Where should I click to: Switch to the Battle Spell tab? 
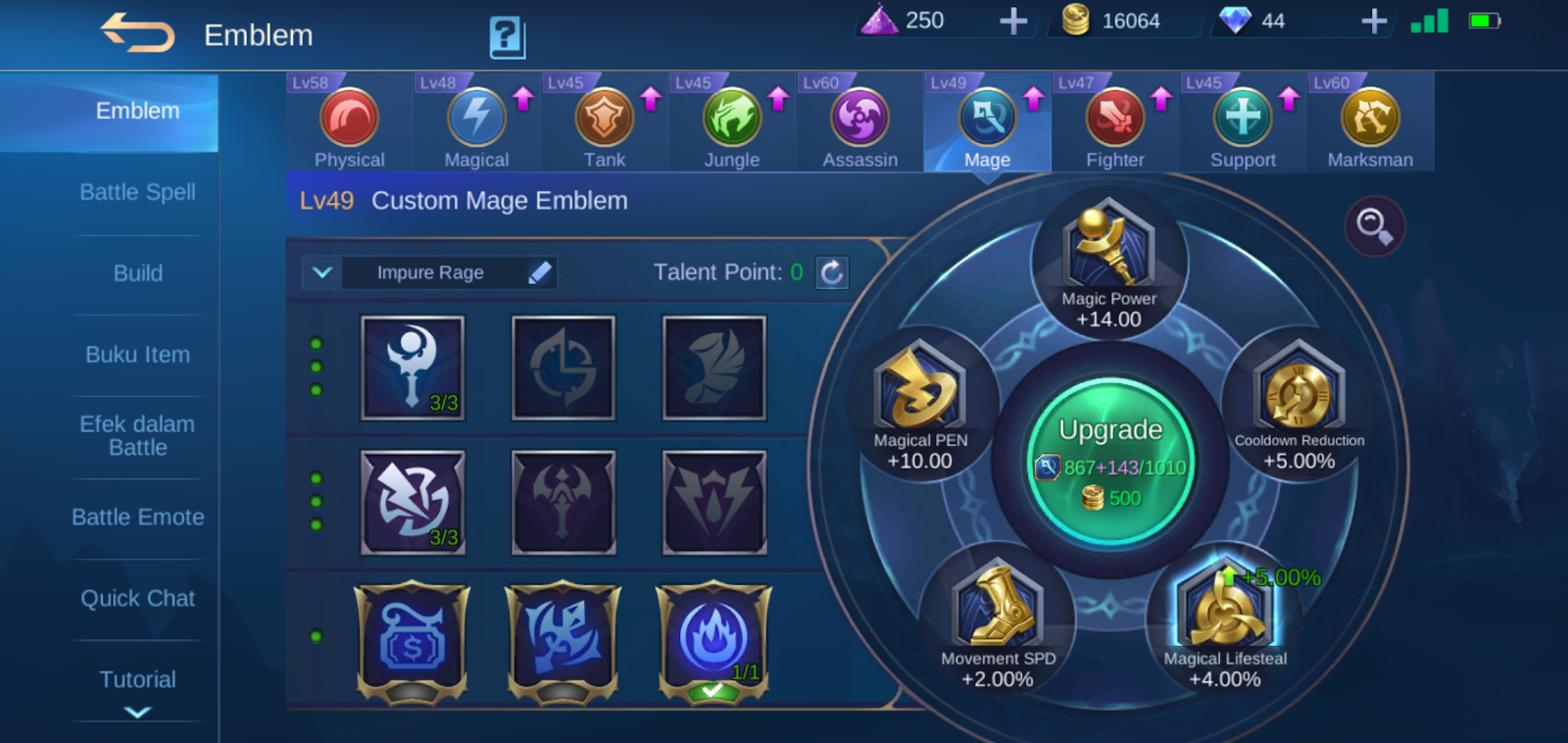pos(137,192)
